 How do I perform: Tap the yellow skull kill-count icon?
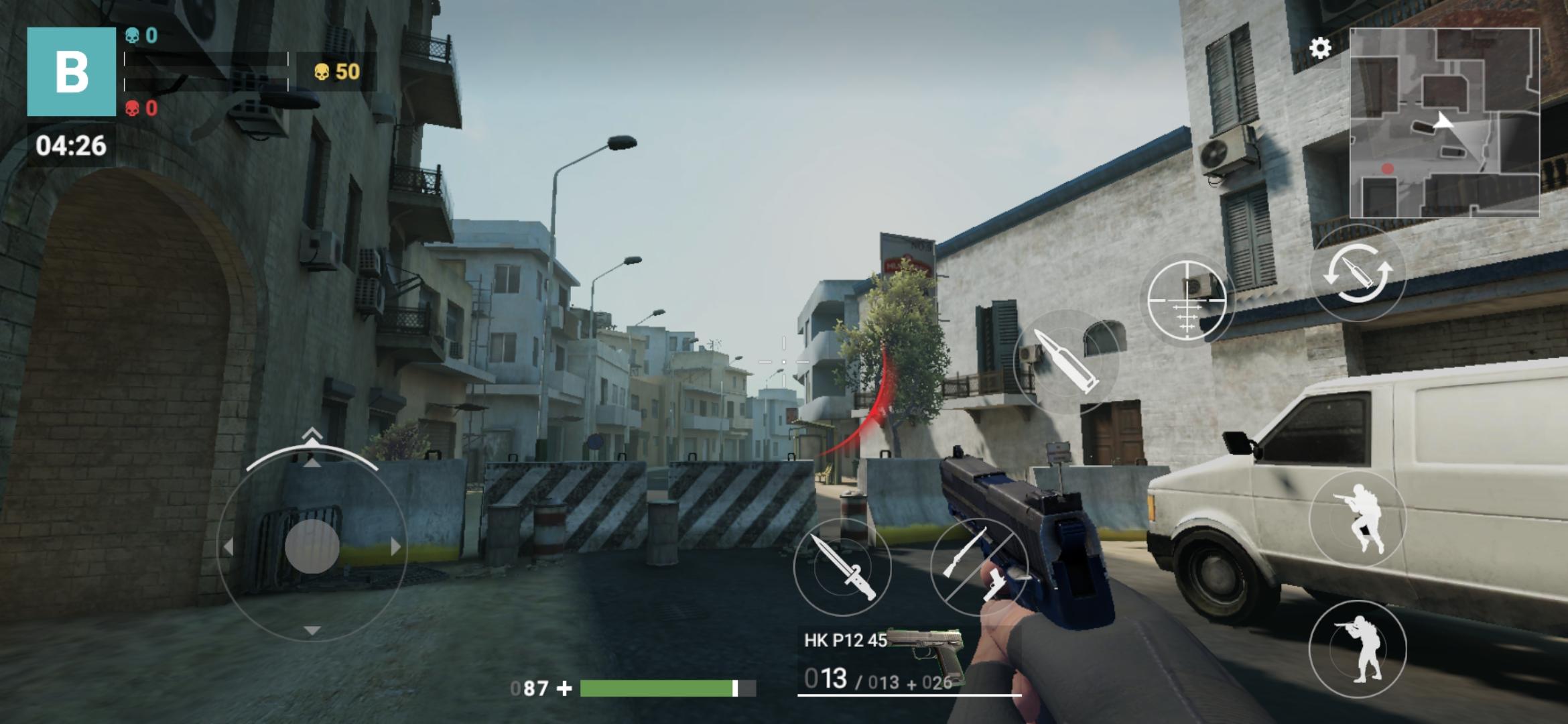click(322, 70)
